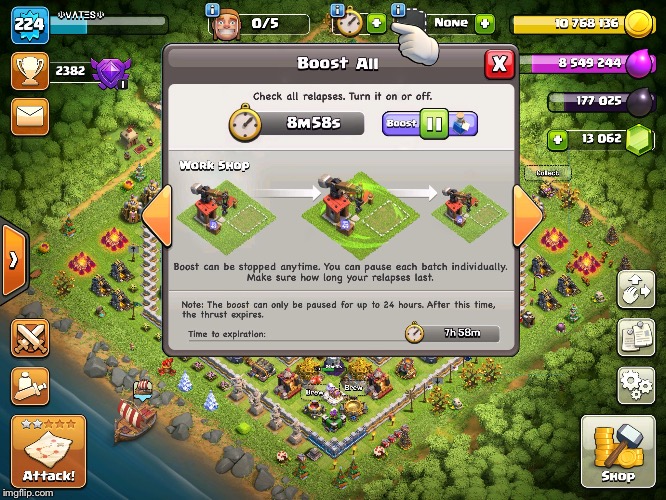Add more gems with green plus

pyautogui.click(x=558, y=139)
